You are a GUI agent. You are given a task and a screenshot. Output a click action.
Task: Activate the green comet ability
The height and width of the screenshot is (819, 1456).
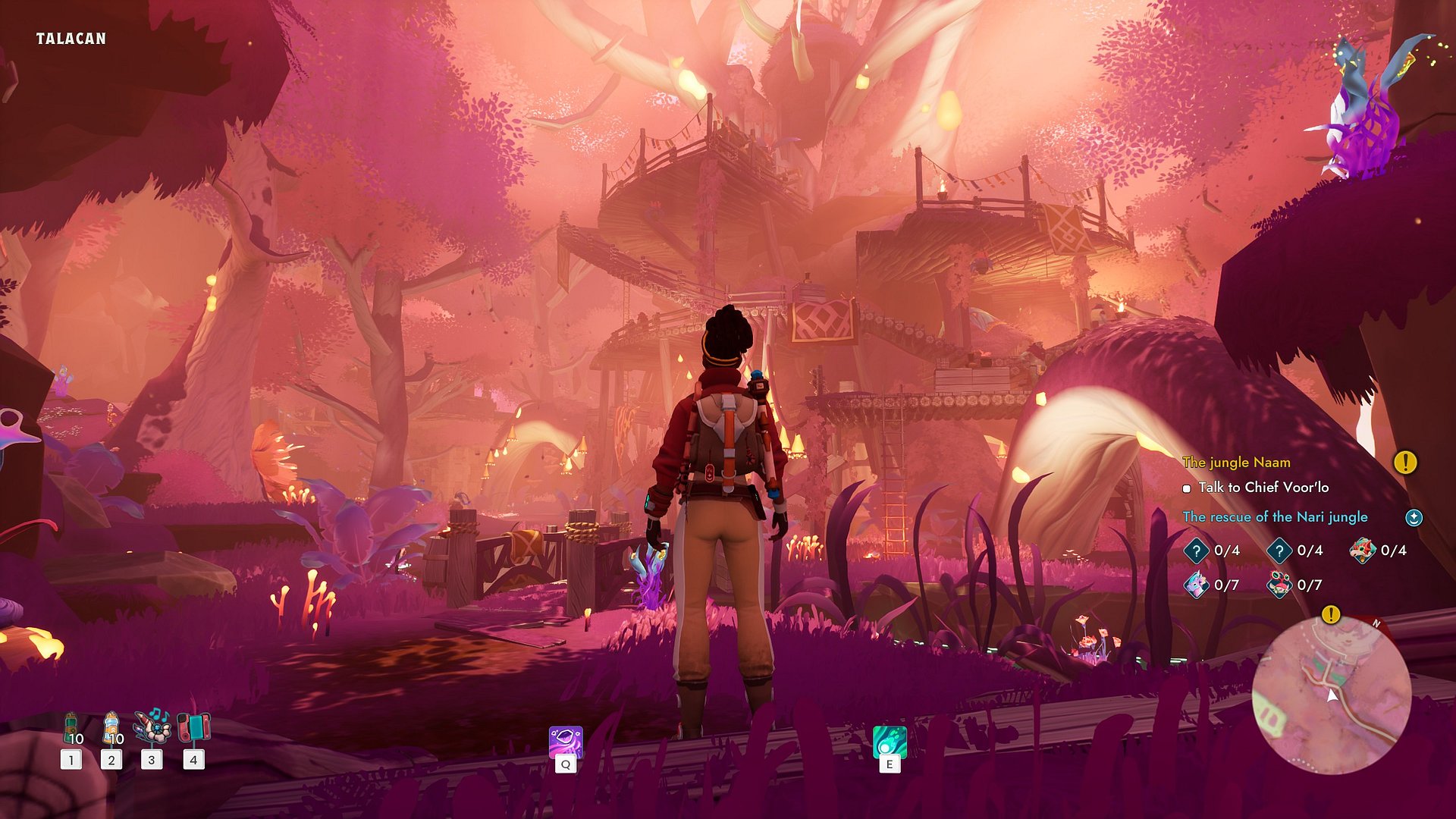click(x=890, y=742)
